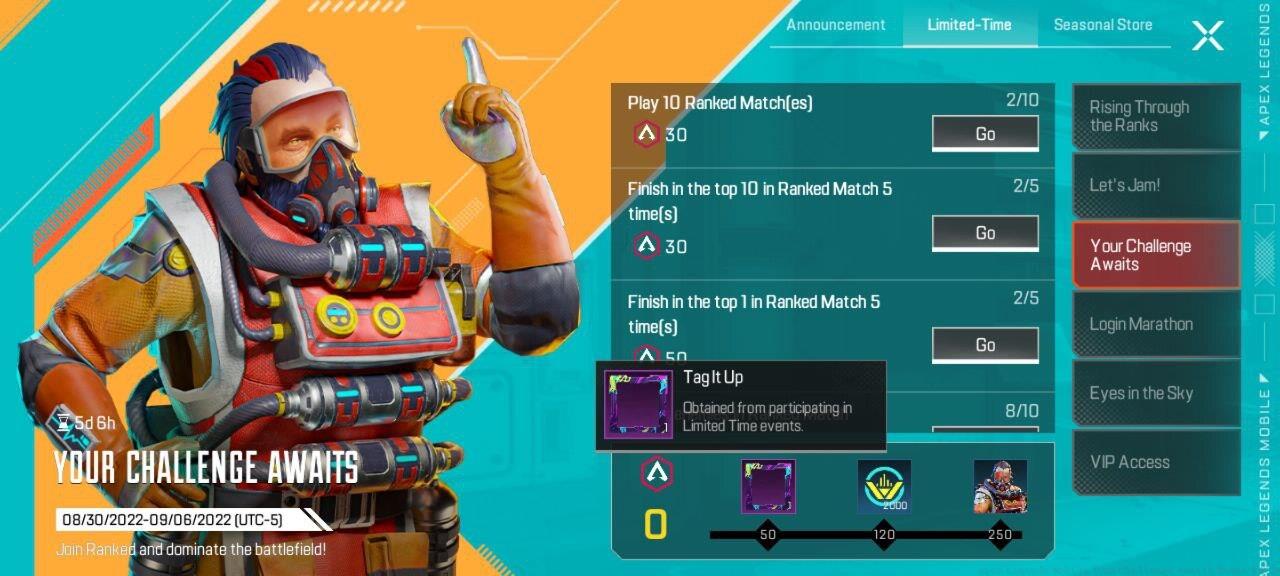Screen dimensions: 1280x576
Task: Open the Limited-Time tab
Action: [x=969, y=25]
